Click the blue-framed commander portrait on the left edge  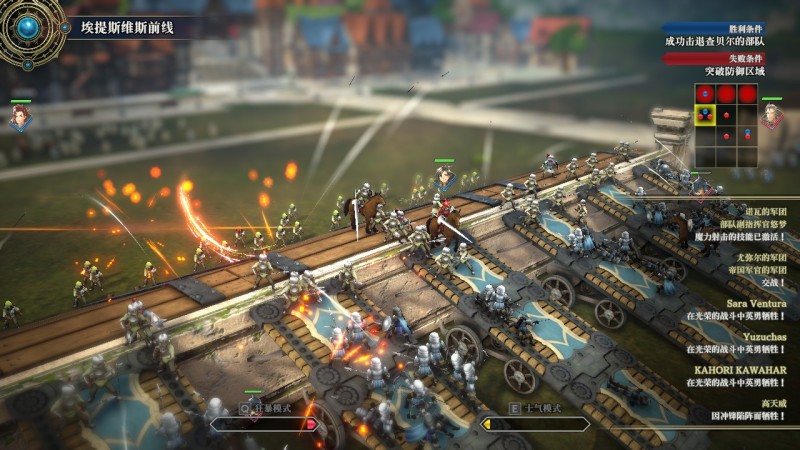point(20,118)
